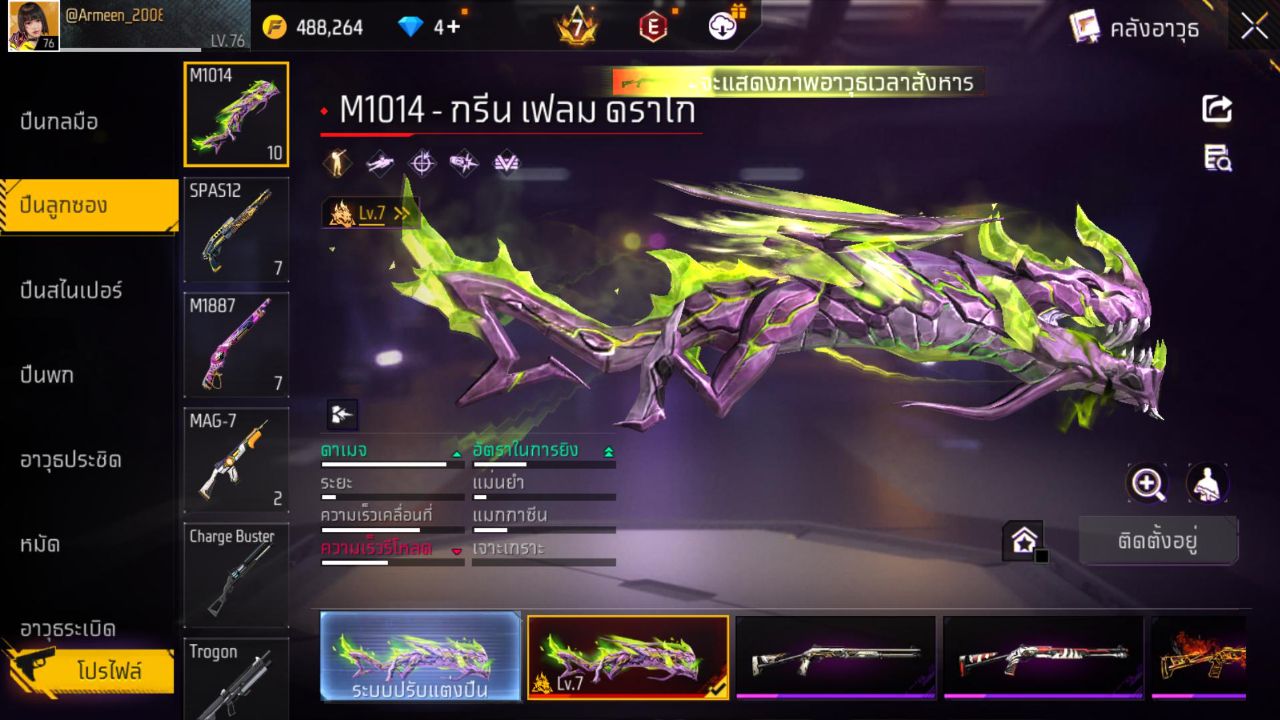Select the MAG-7 shotgun from list
1280x720 pixels.
tap(236, 460)
